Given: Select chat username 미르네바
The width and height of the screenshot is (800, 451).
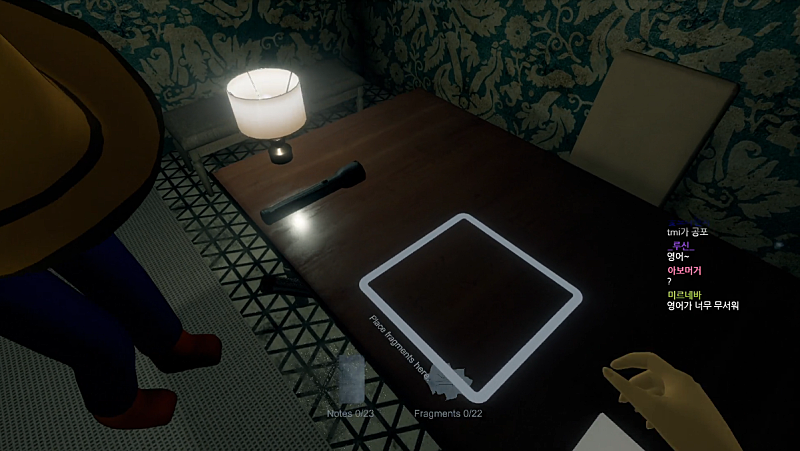Looking at the screenshot, I should click(684, 294).
